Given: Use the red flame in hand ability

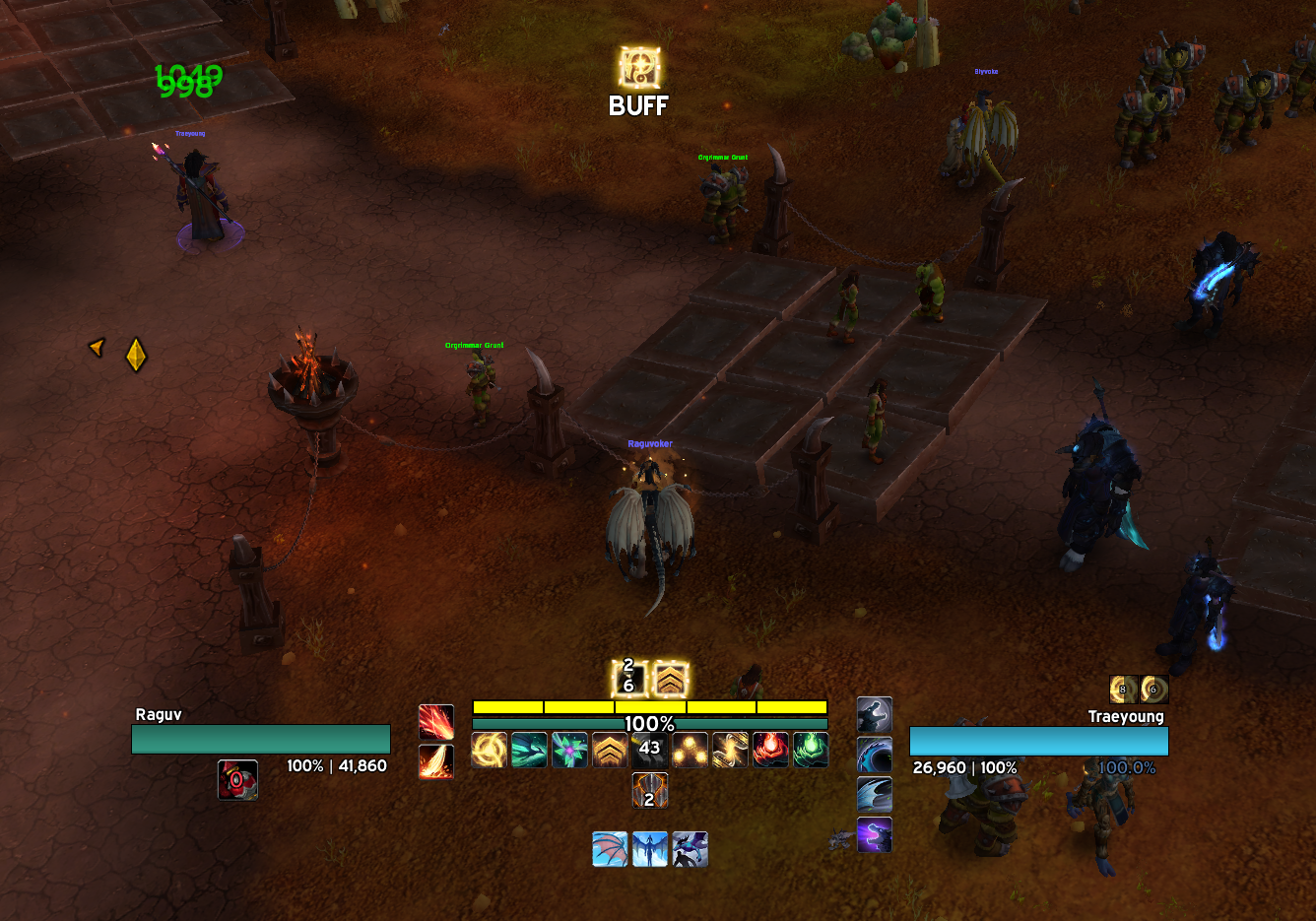Looking at the screenshot, I should [x=770, y=751].
